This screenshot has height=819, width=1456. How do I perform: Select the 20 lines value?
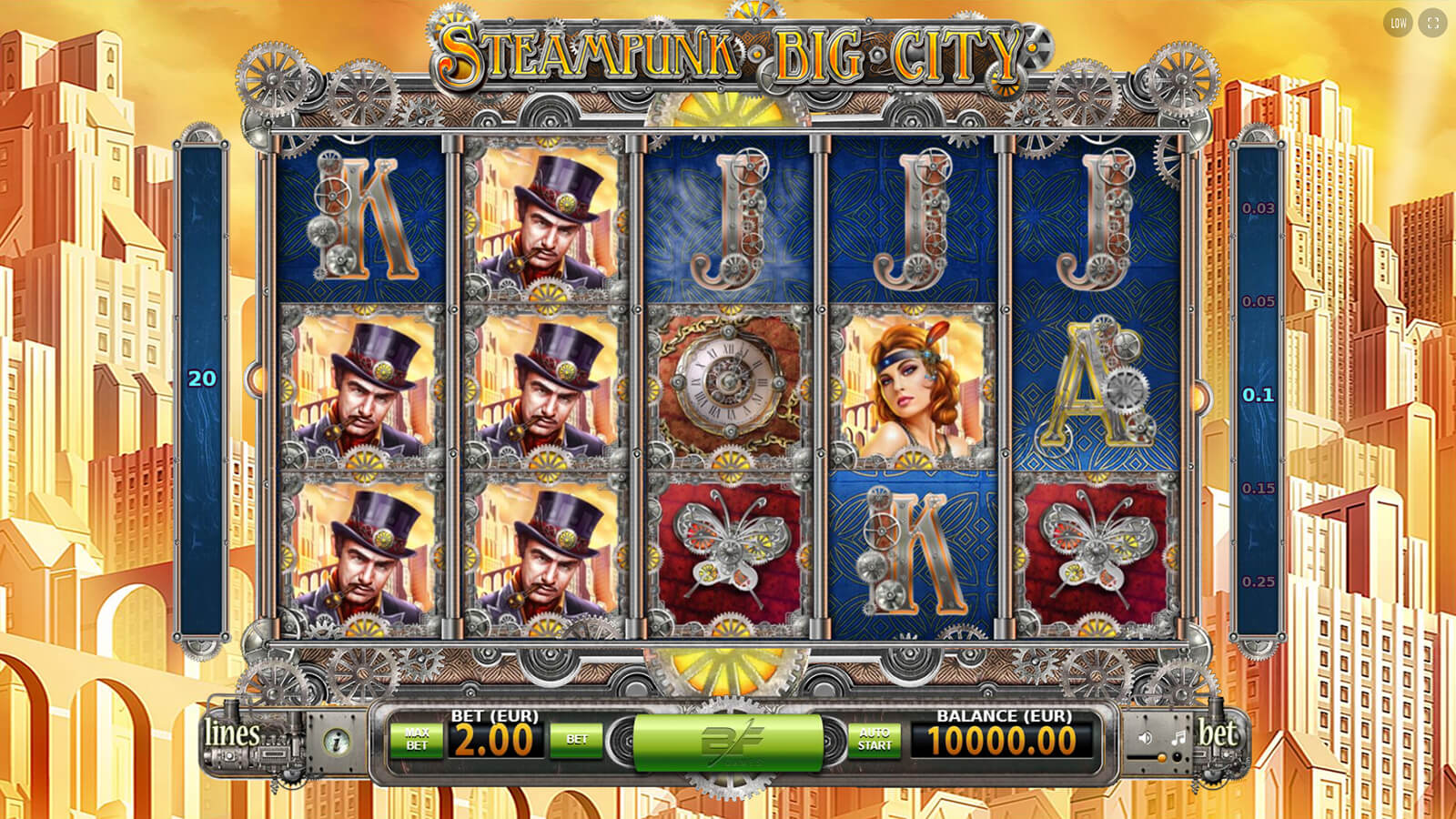coord(202,379)
